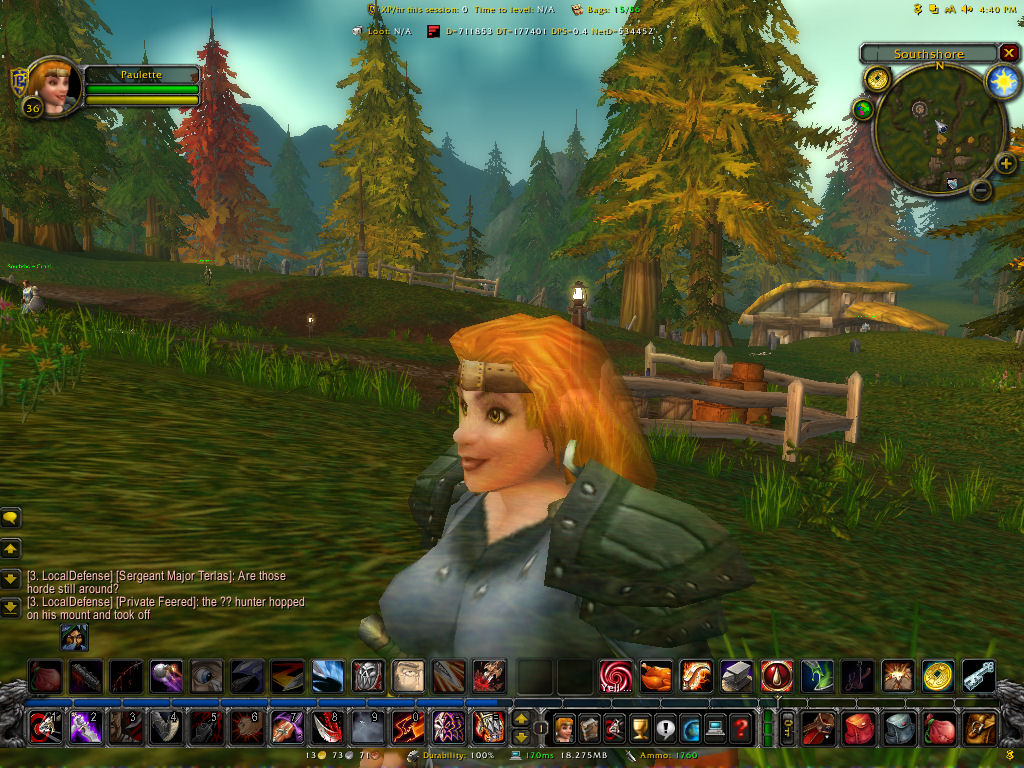Image resolution: width=1024 pixels, height=768 pixels.
Task: Close the Southshore minimap panel
Action: pos(1008,53)
